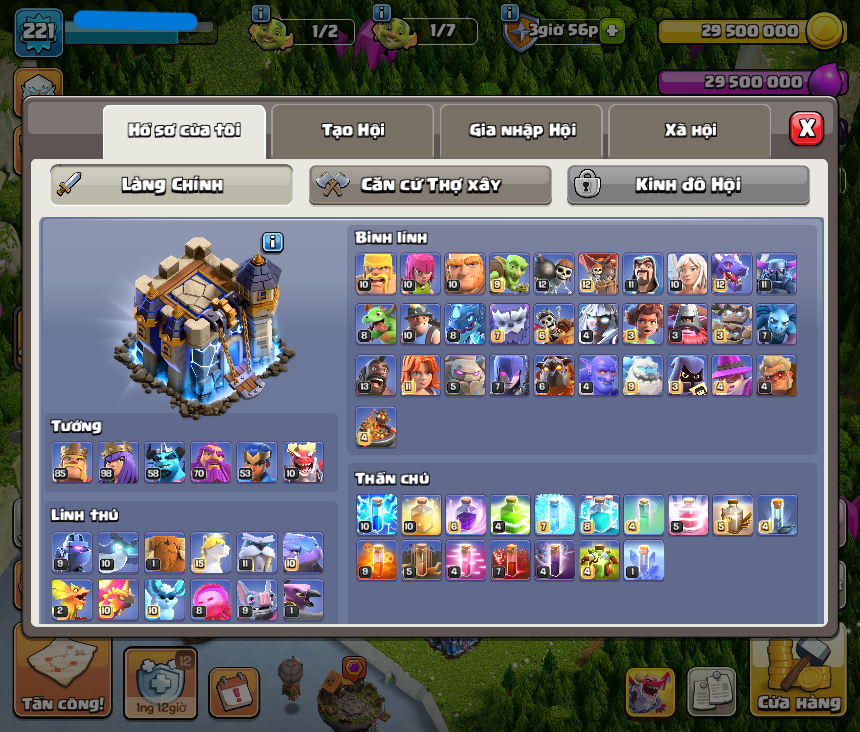The image size is (860, 732).
Task: Open the clipboard notes icon
Action: click(x=711, y=691)
